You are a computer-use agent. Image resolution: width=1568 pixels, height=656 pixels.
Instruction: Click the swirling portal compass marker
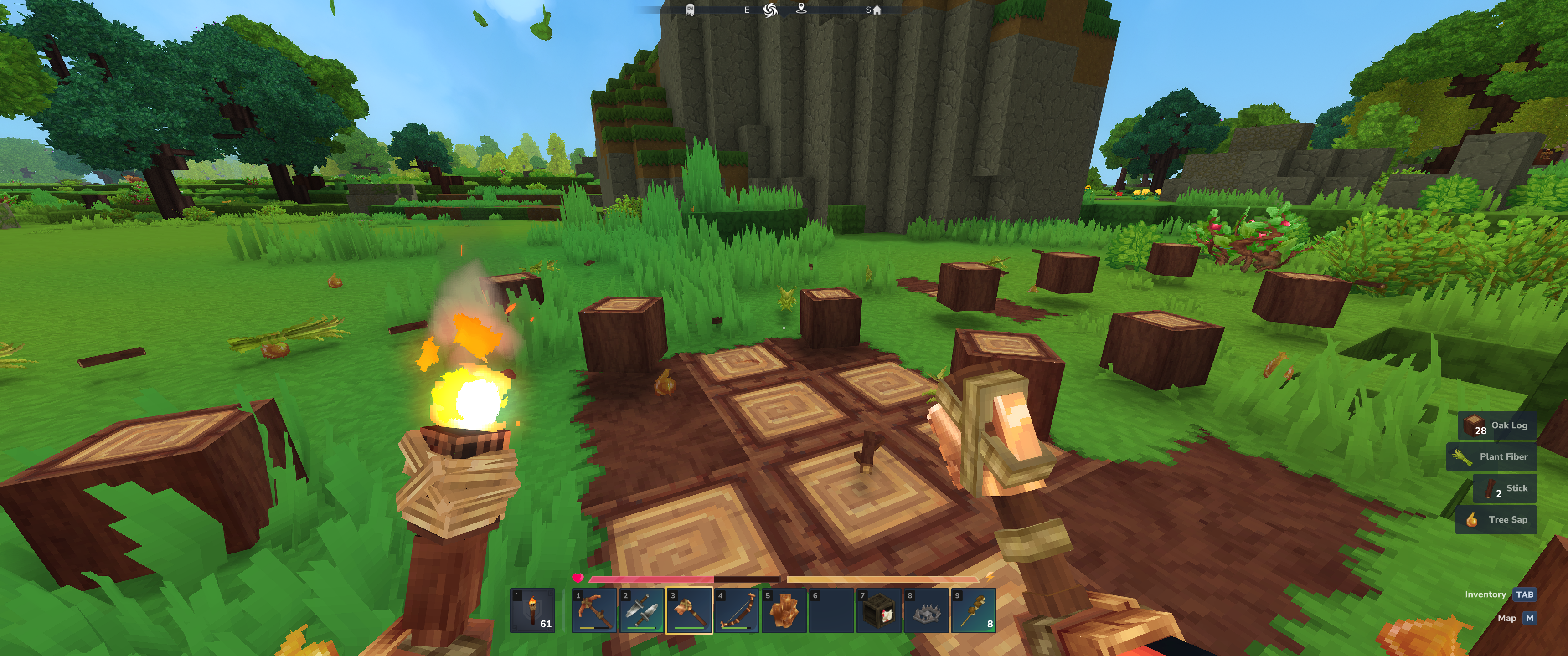coord(770,10)
